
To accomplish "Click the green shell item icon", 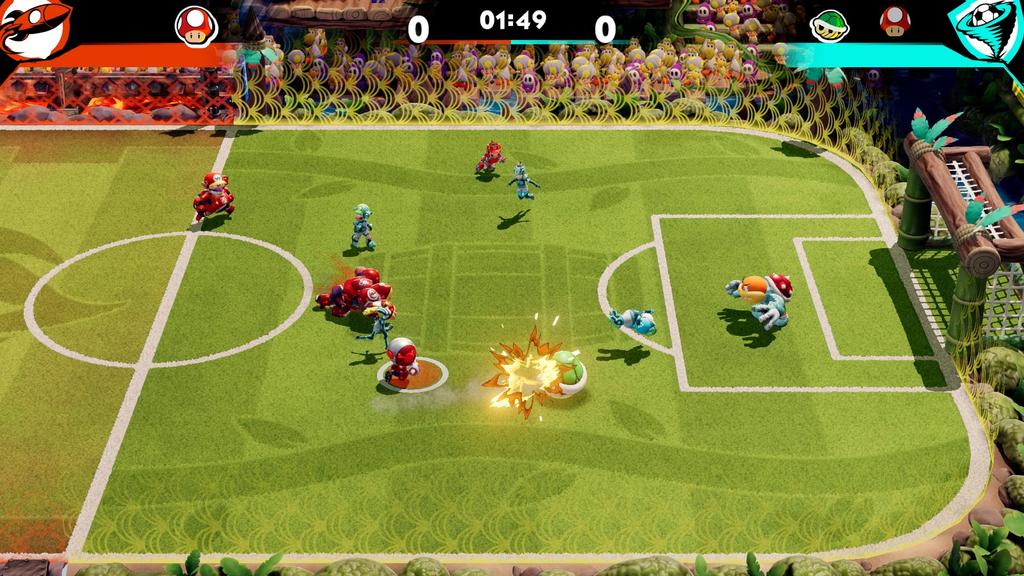I will 827,23.
